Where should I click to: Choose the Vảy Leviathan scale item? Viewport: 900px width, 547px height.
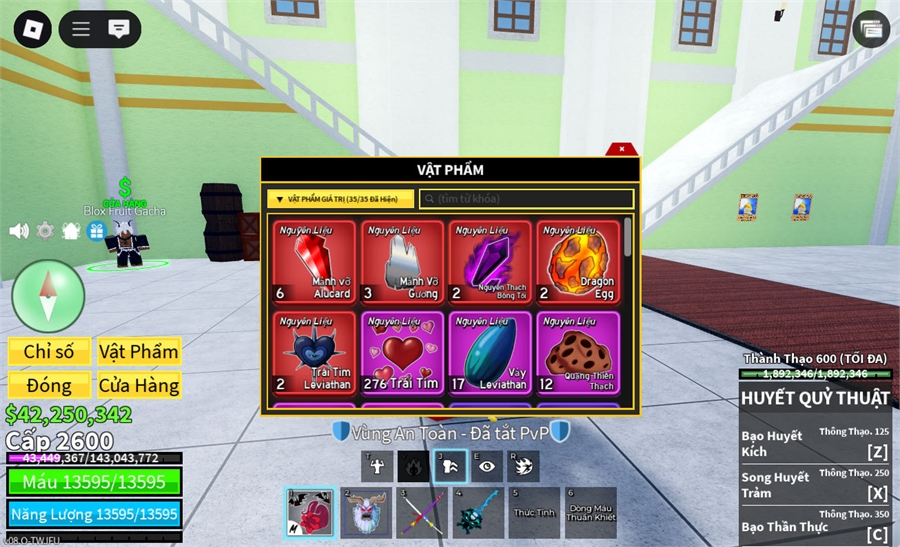tap(490, 352)
